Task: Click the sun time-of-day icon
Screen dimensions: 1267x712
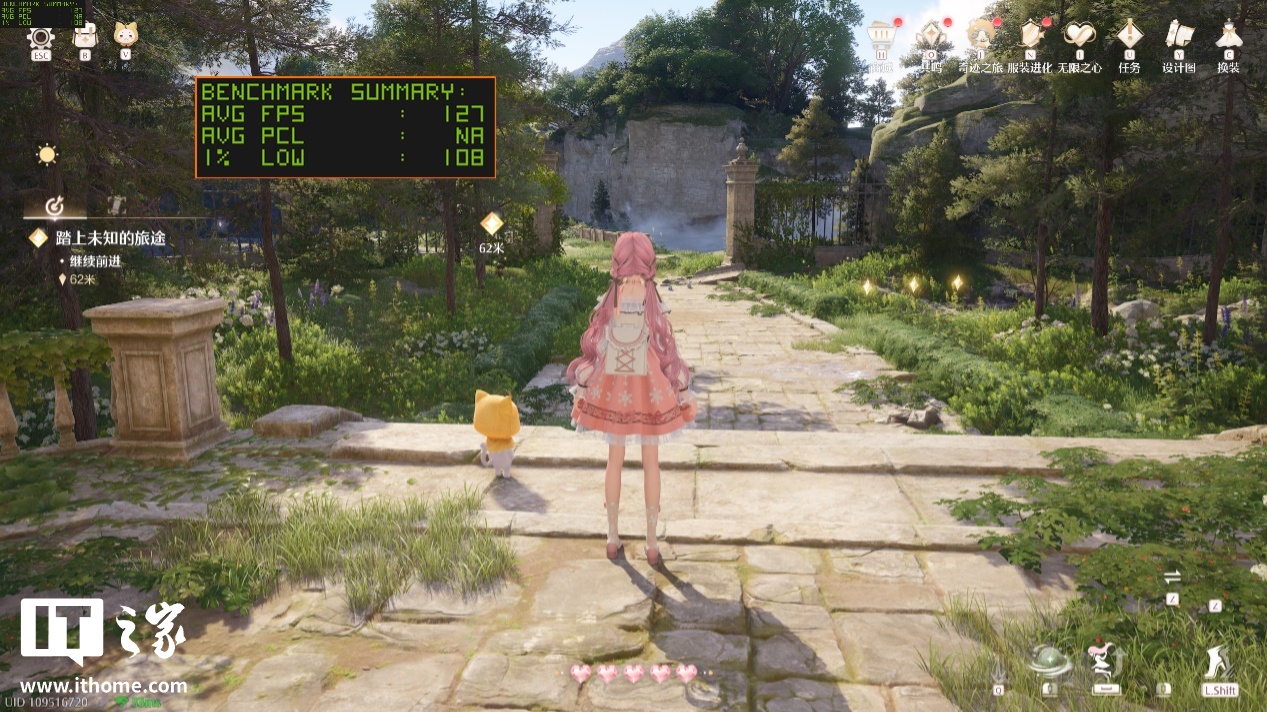Action: (x=47, y=154)
